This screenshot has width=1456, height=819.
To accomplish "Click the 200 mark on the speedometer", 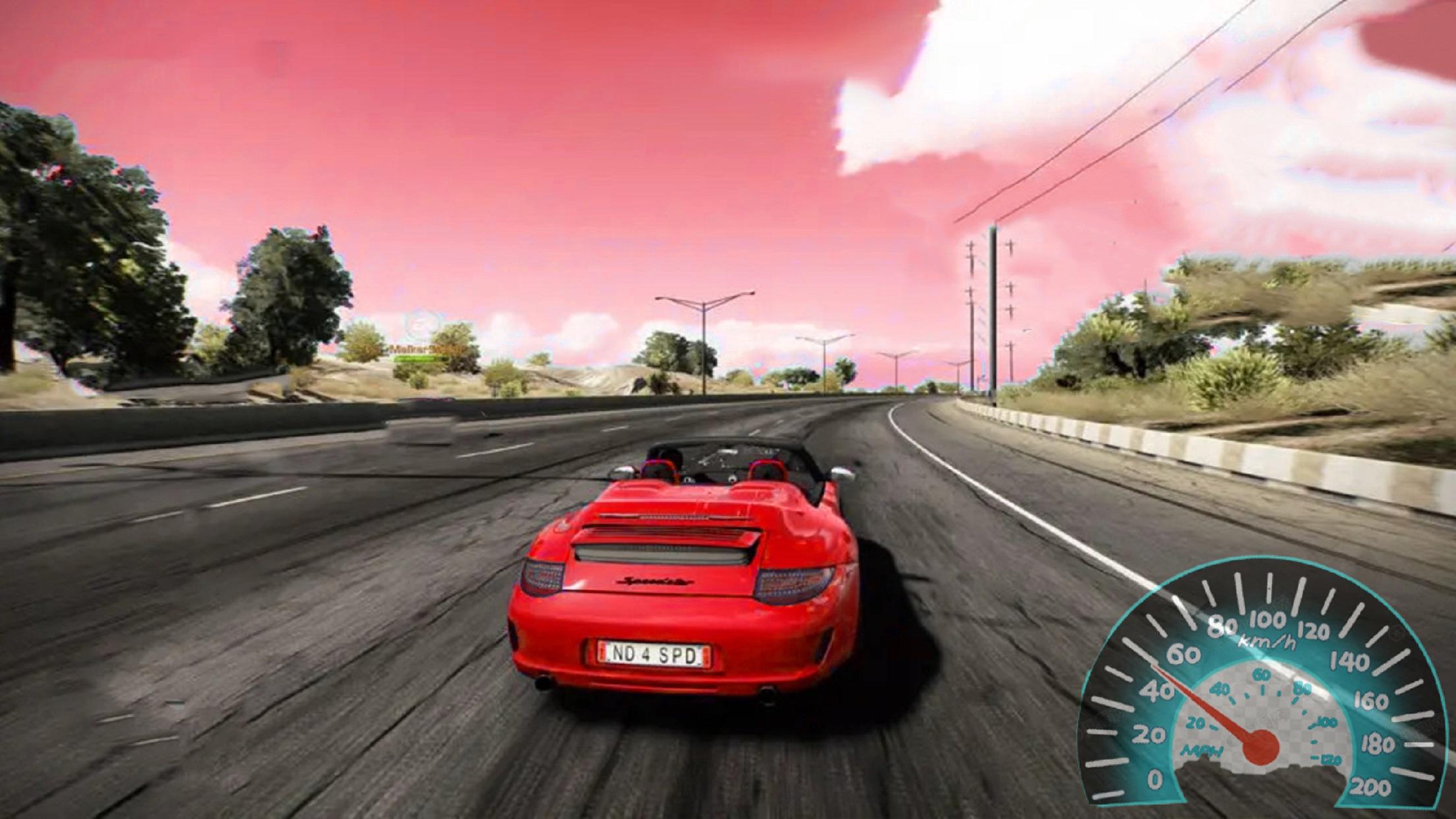I will (x=1371, y=785).
